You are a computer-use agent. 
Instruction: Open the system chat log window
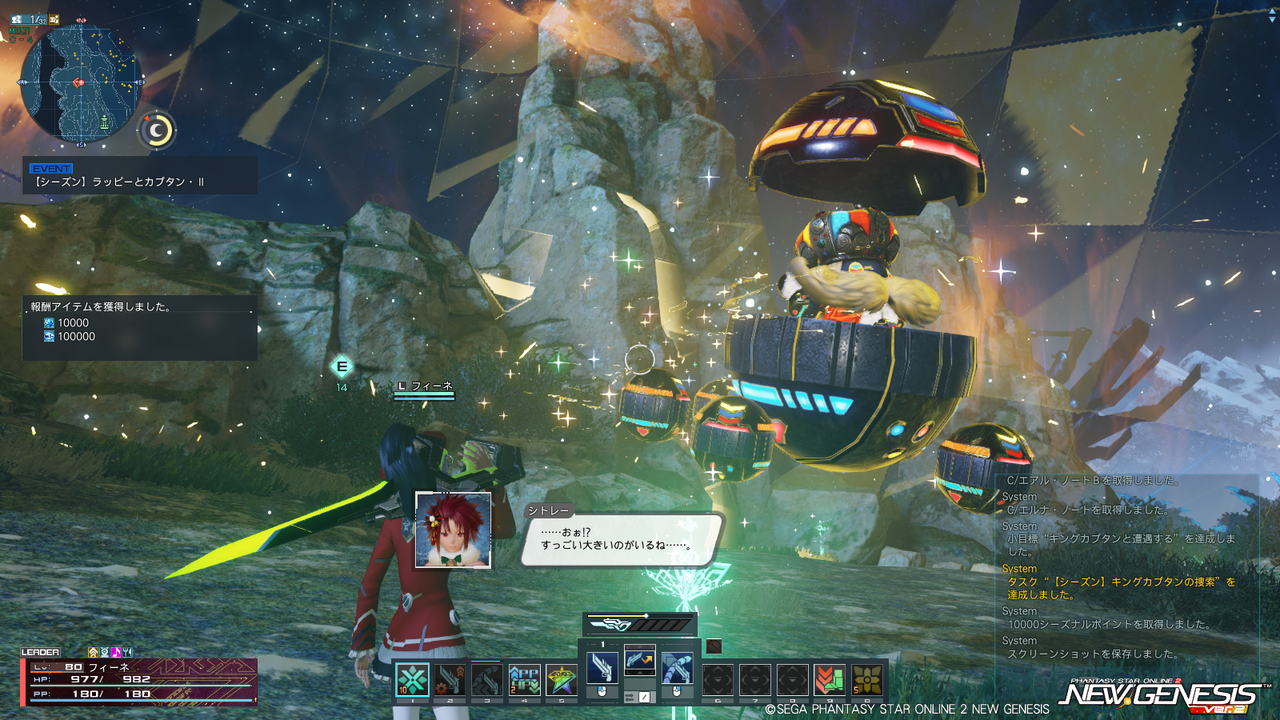[x=1126, y=570]
